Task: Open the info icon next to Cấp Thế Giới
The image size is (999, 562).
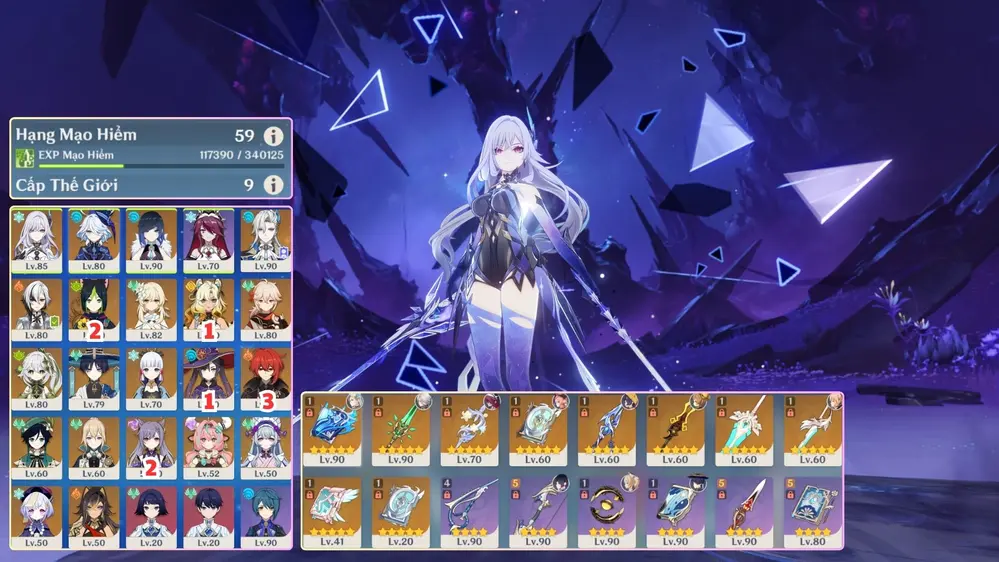Action: (272, 185)
